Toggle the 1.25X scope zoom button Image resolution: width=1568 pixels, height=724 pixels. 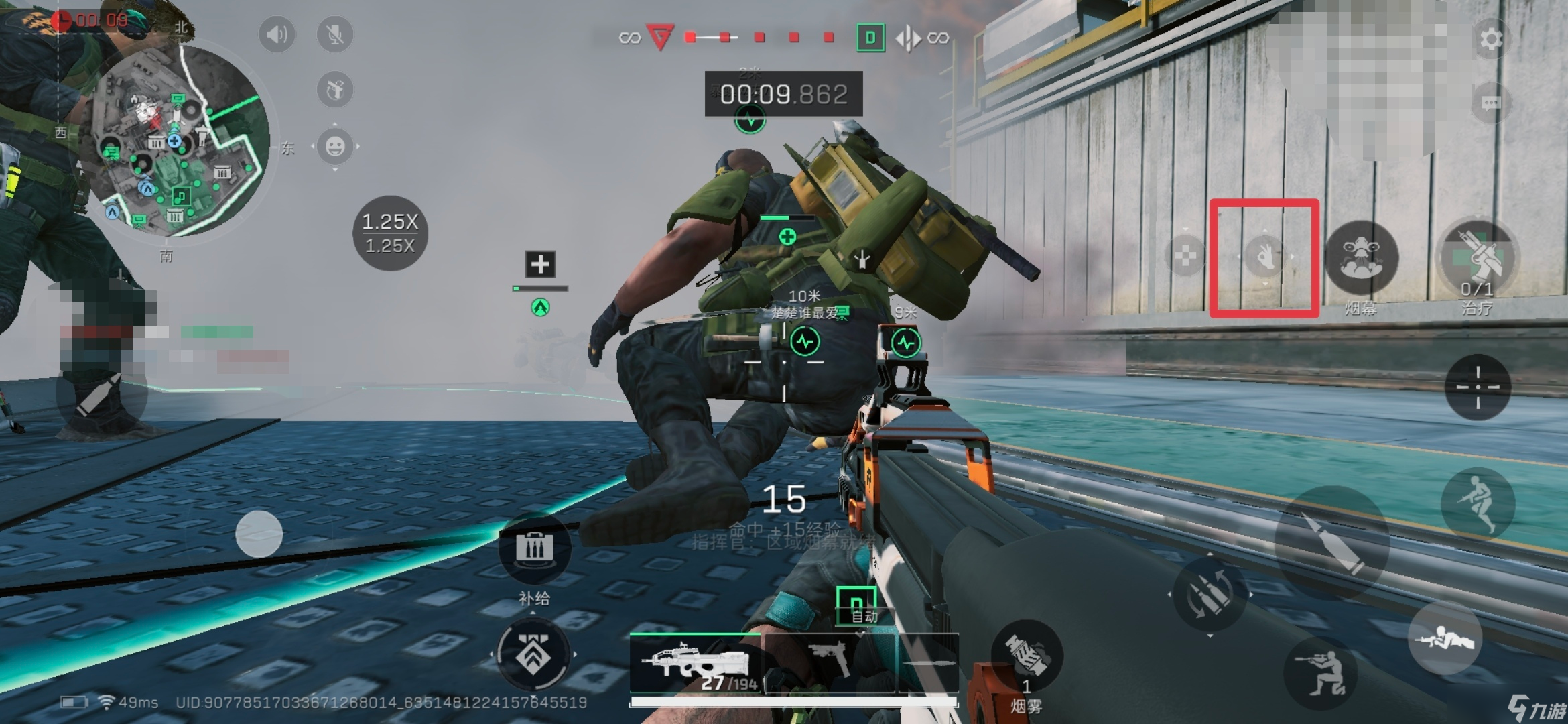click(390, 233)
